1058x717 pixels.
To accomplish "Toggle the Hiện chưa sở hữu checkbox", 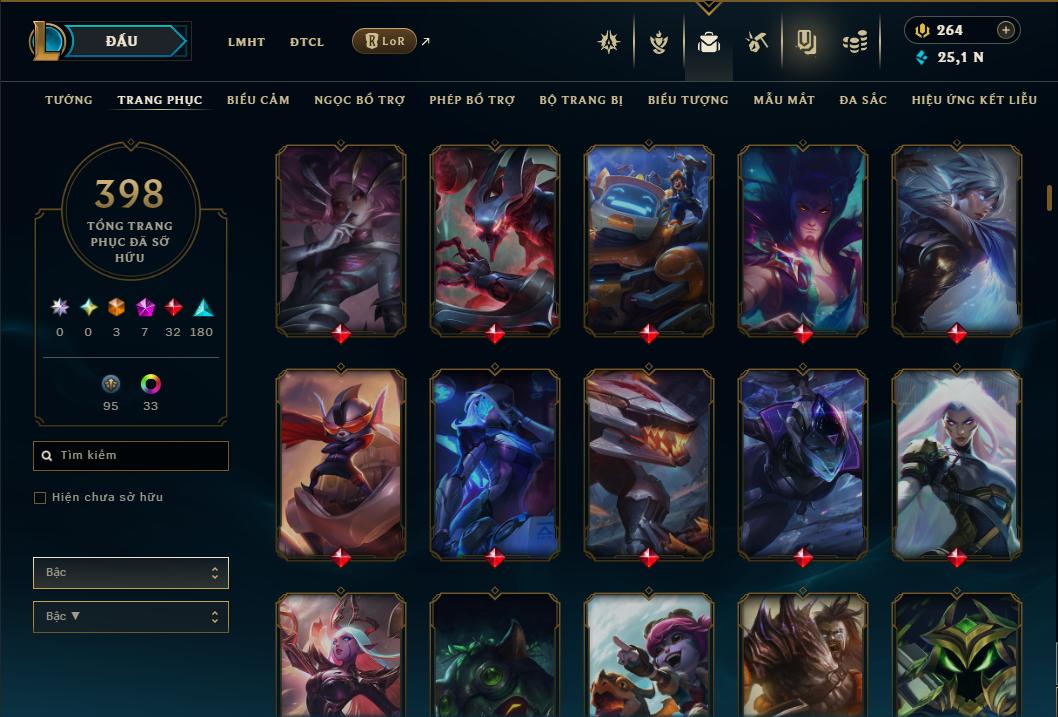I will [x=40, y=497].
